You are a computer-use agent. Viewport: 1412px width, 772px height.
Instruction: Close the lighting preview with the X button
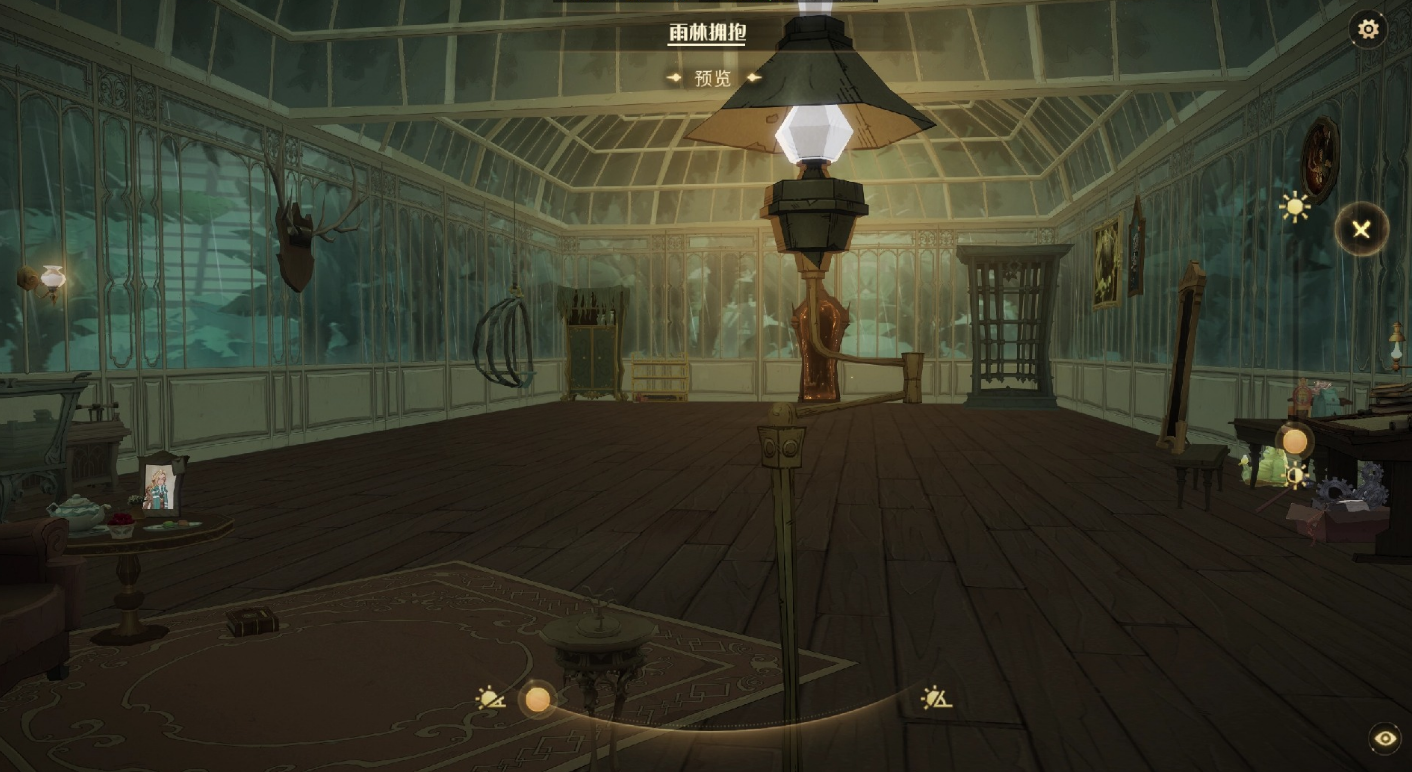1361,230
